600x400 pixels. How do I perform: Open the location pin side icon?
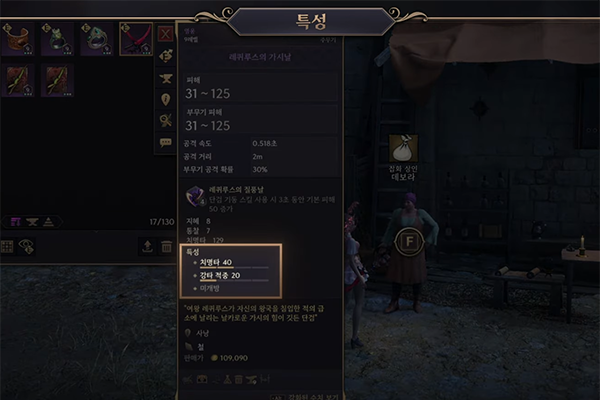pos(166,100)
